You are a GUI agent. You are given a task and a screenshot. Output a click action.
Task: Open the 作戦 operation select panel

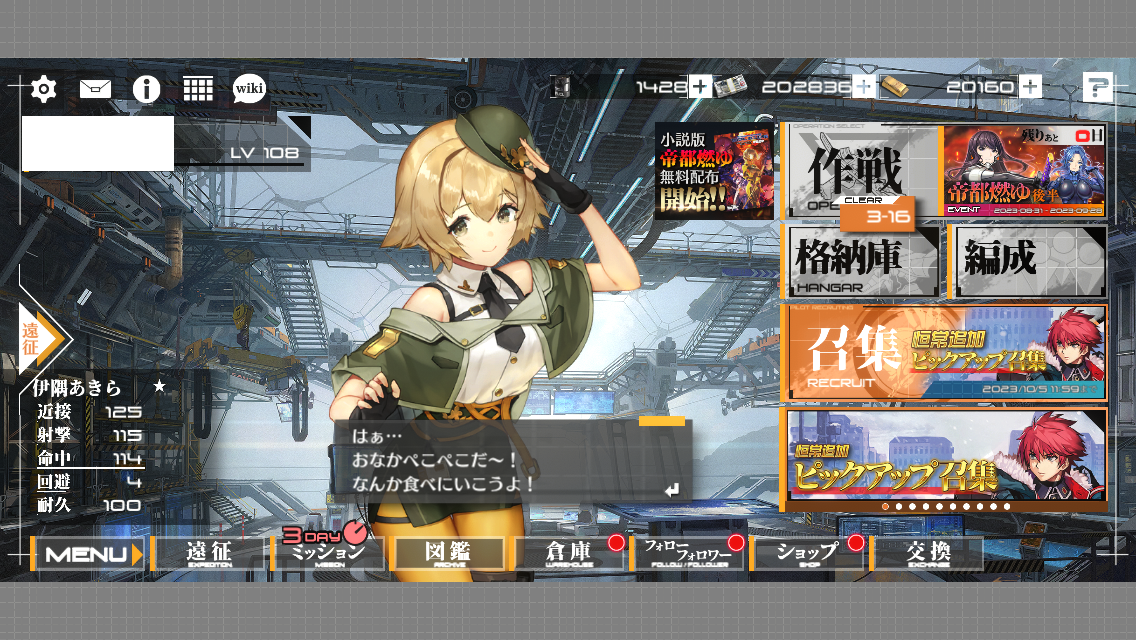860,170
